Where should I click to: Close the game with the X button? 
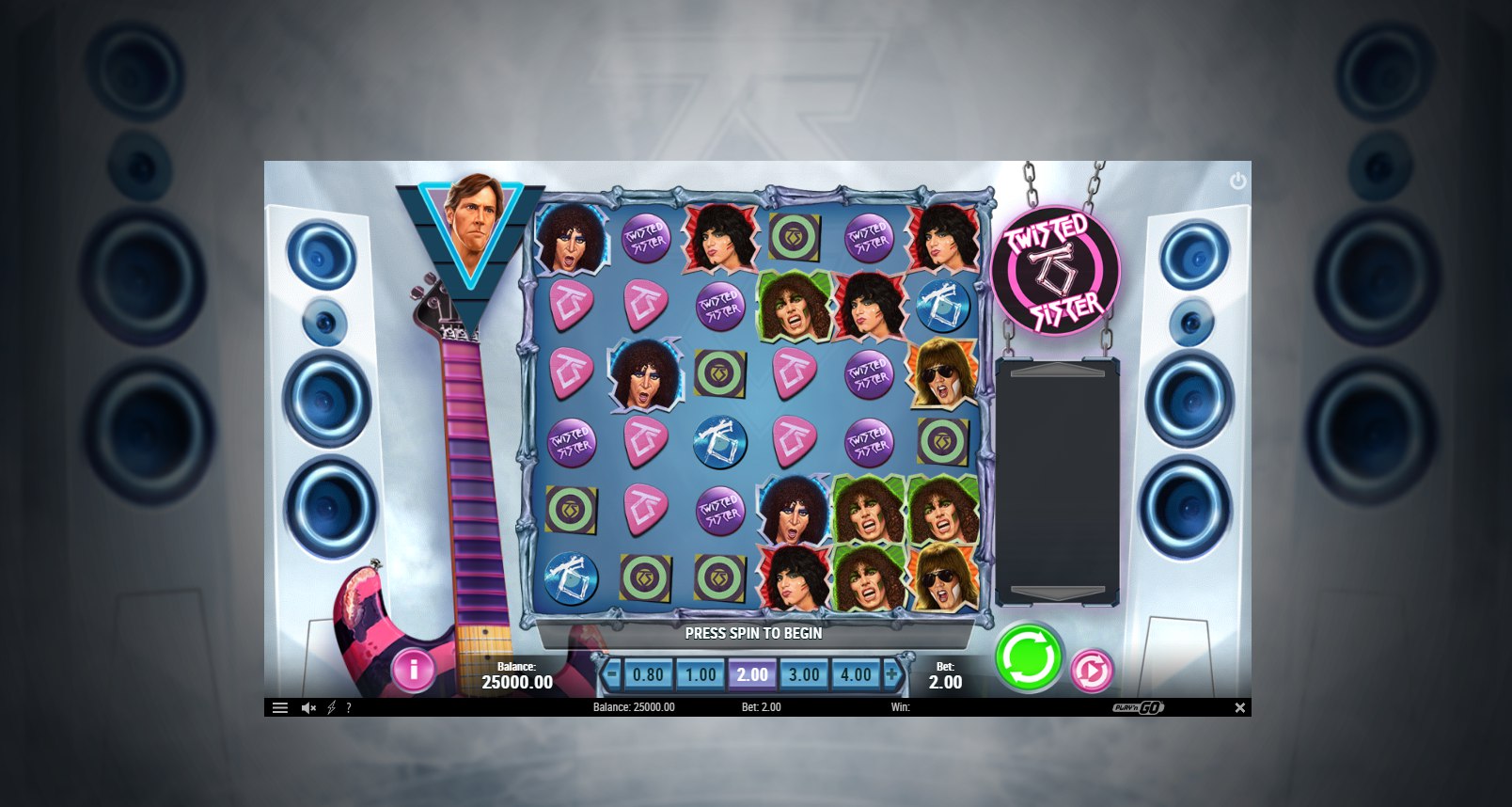(x=1239, y=707)
